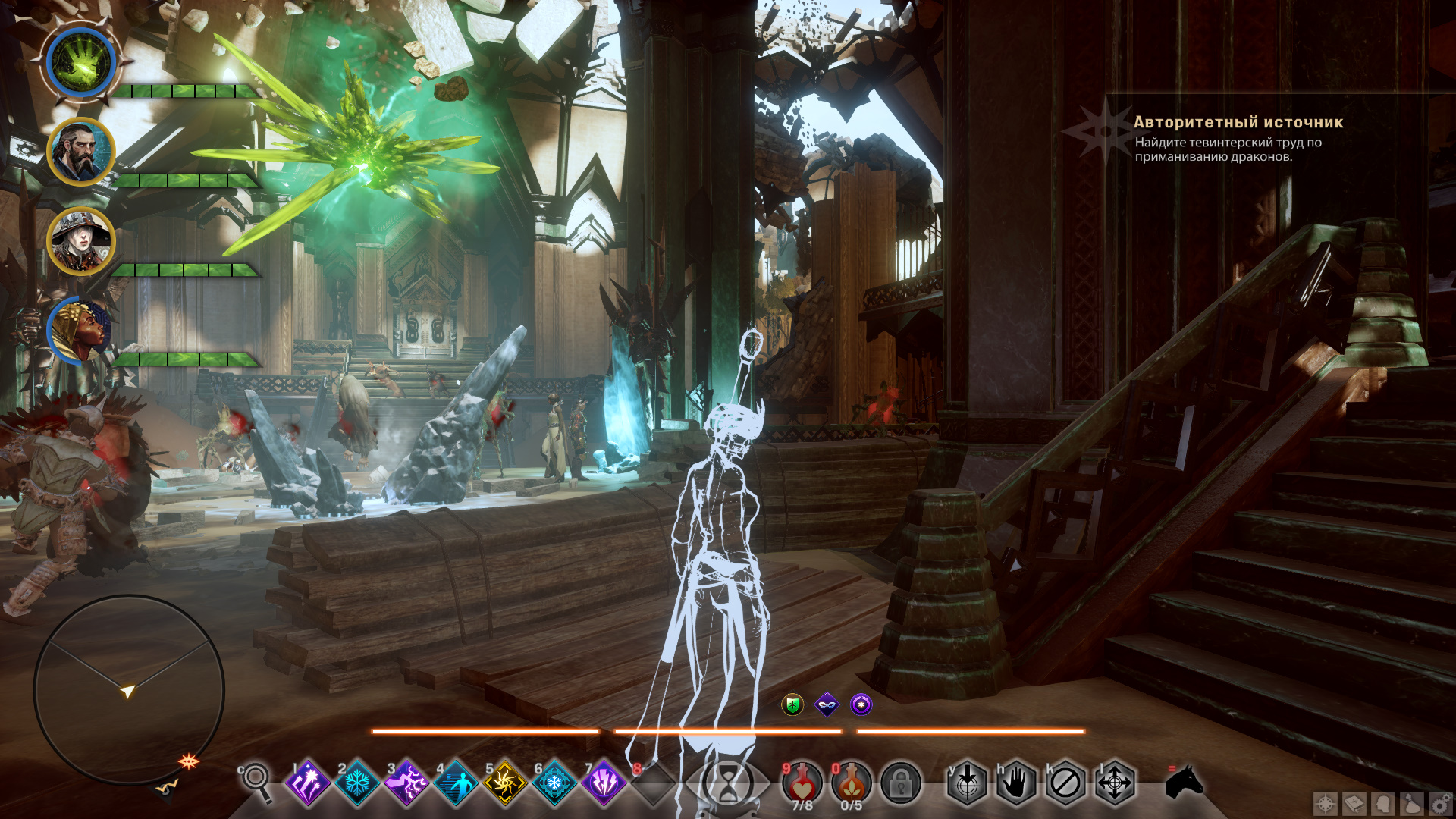Select the glowing green hand leader portrait
1456x819 pixels.
point(80,62)
